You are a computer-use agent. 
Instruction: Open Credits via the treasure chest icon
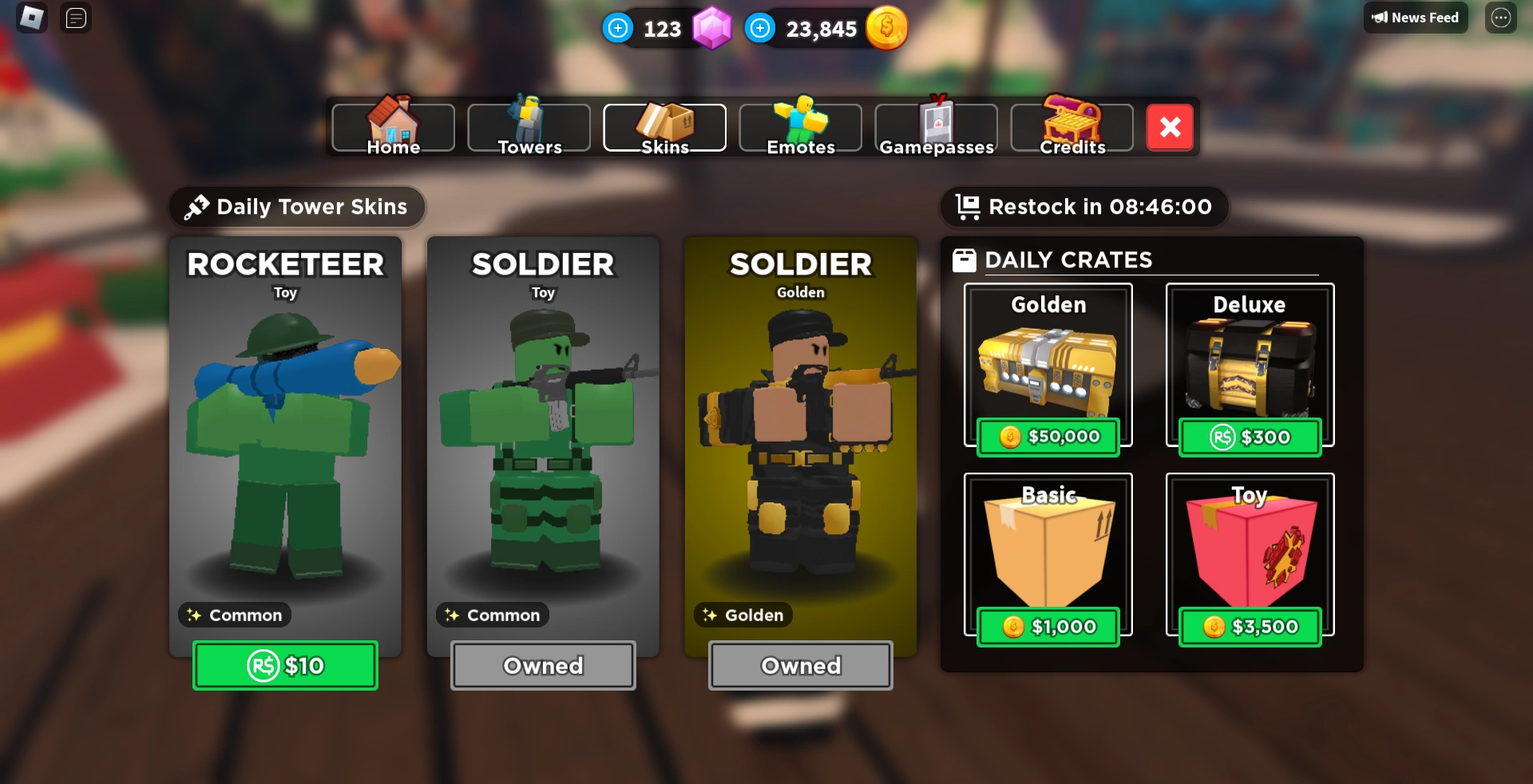coord(1072,120)
